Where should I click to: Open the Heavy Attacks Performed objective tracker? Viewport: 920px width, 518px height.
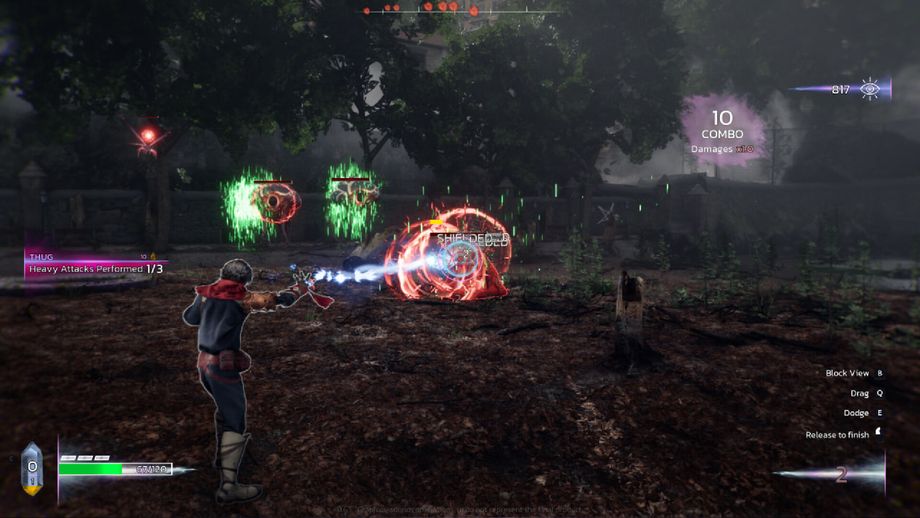96,268
